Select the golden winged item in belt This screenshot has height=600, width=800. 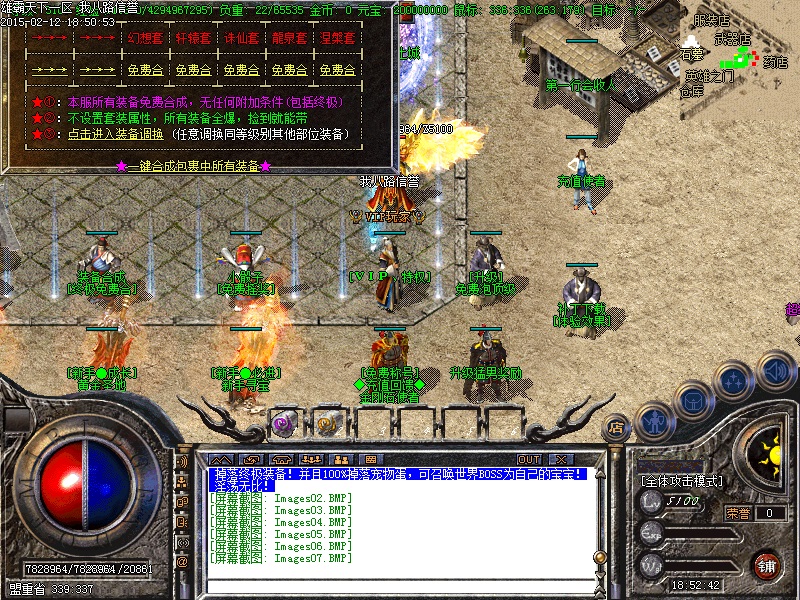click(x=327, y=421)
